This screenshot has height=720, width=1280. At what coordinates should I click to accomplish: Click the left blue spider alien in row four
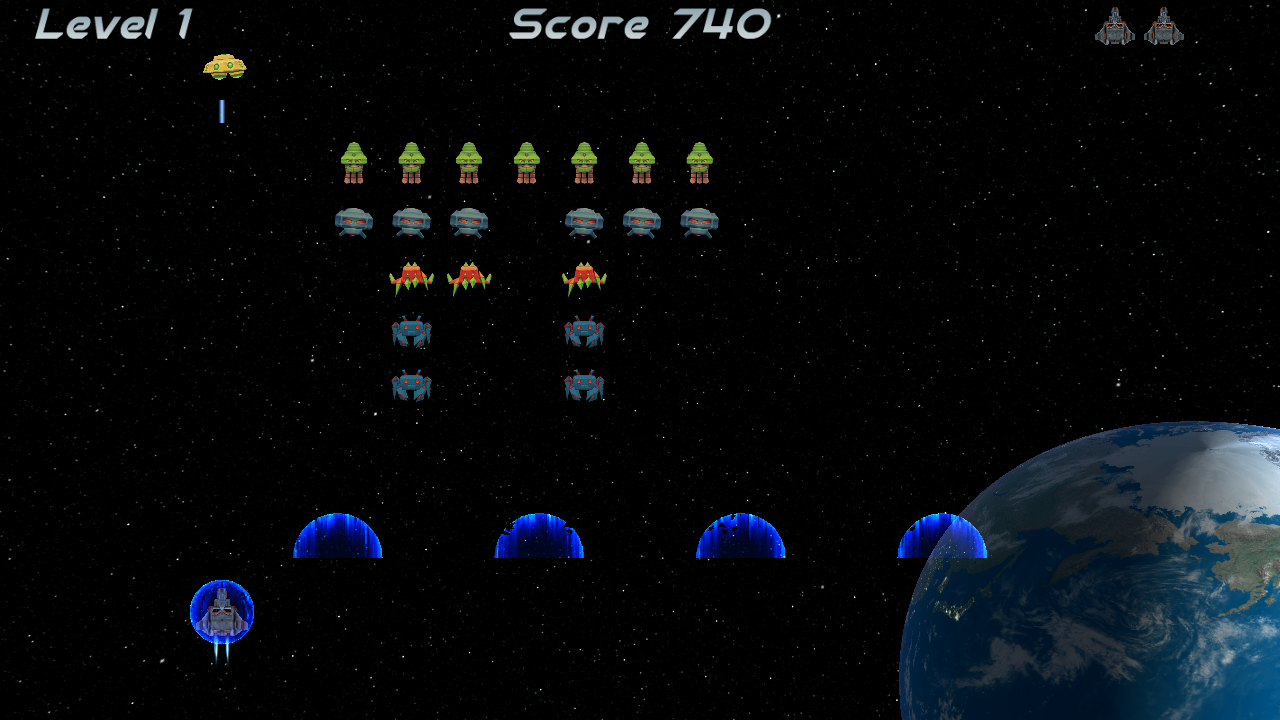(x=413, y=333)
